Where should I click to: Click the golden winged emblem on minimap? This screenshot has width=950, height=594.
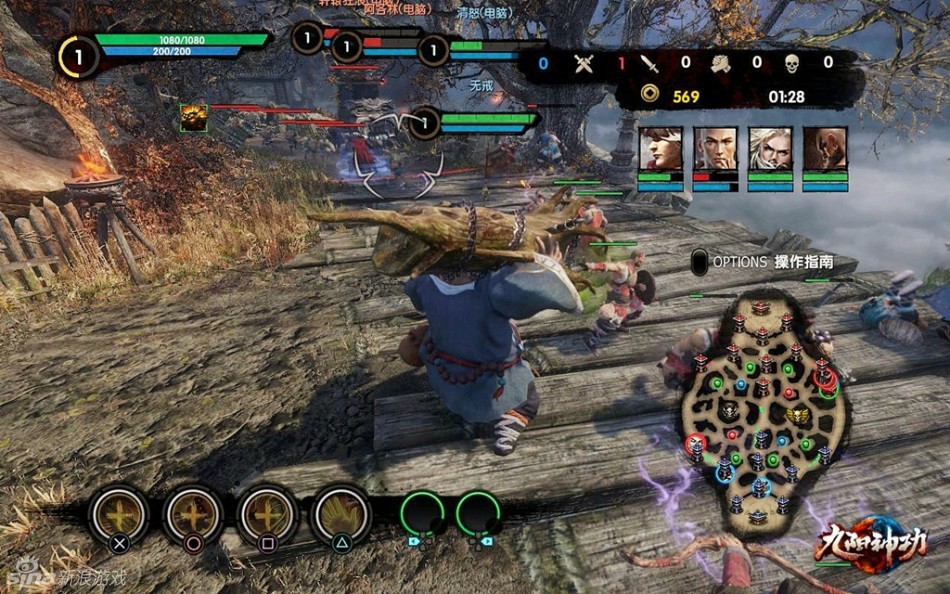tap(797, 413)
